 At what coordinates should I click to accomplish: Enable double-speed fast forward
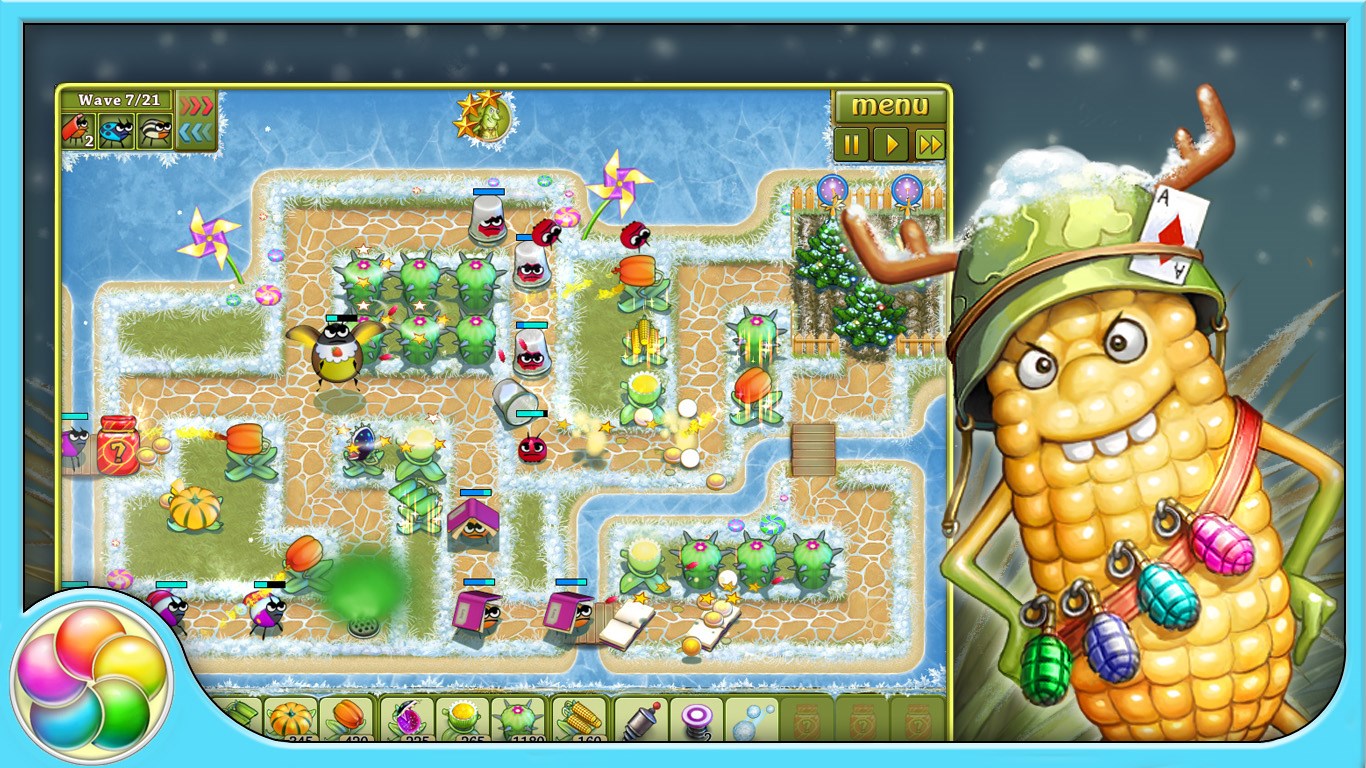pyautogui.click(x=928, y=143)
